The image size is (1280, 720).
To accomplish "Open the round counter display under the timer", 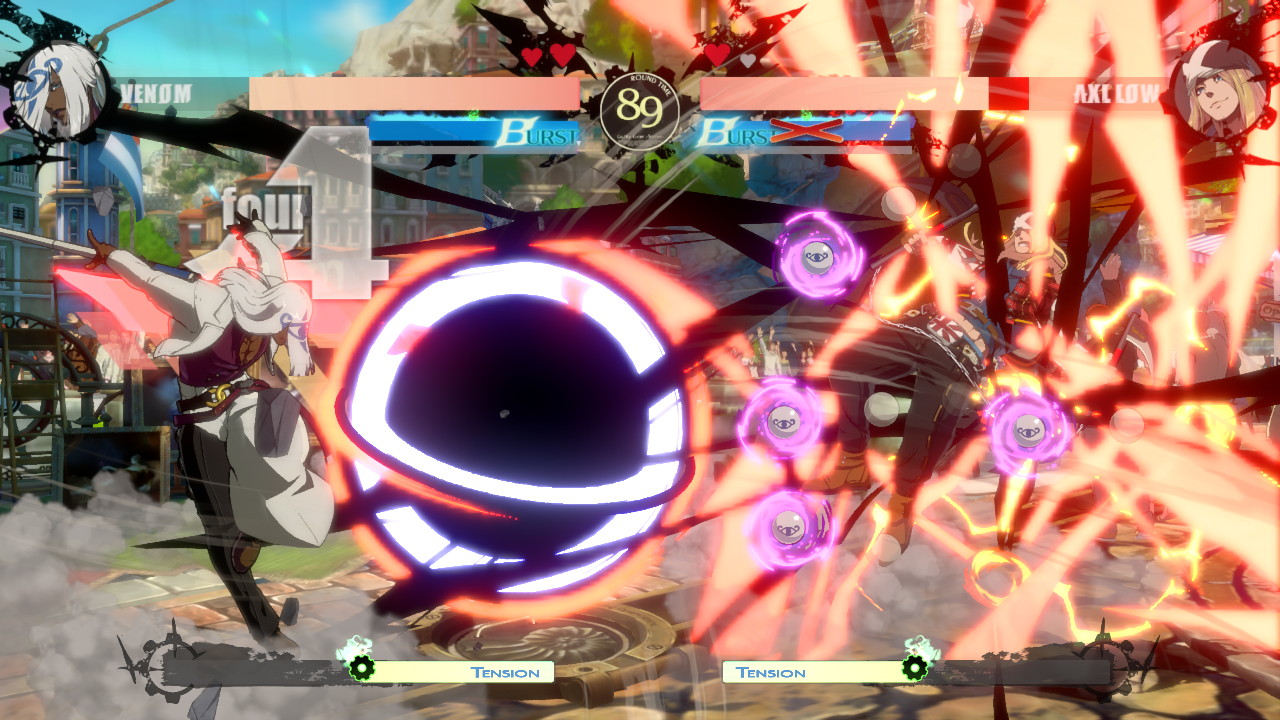I will click(x=640, y=135).
